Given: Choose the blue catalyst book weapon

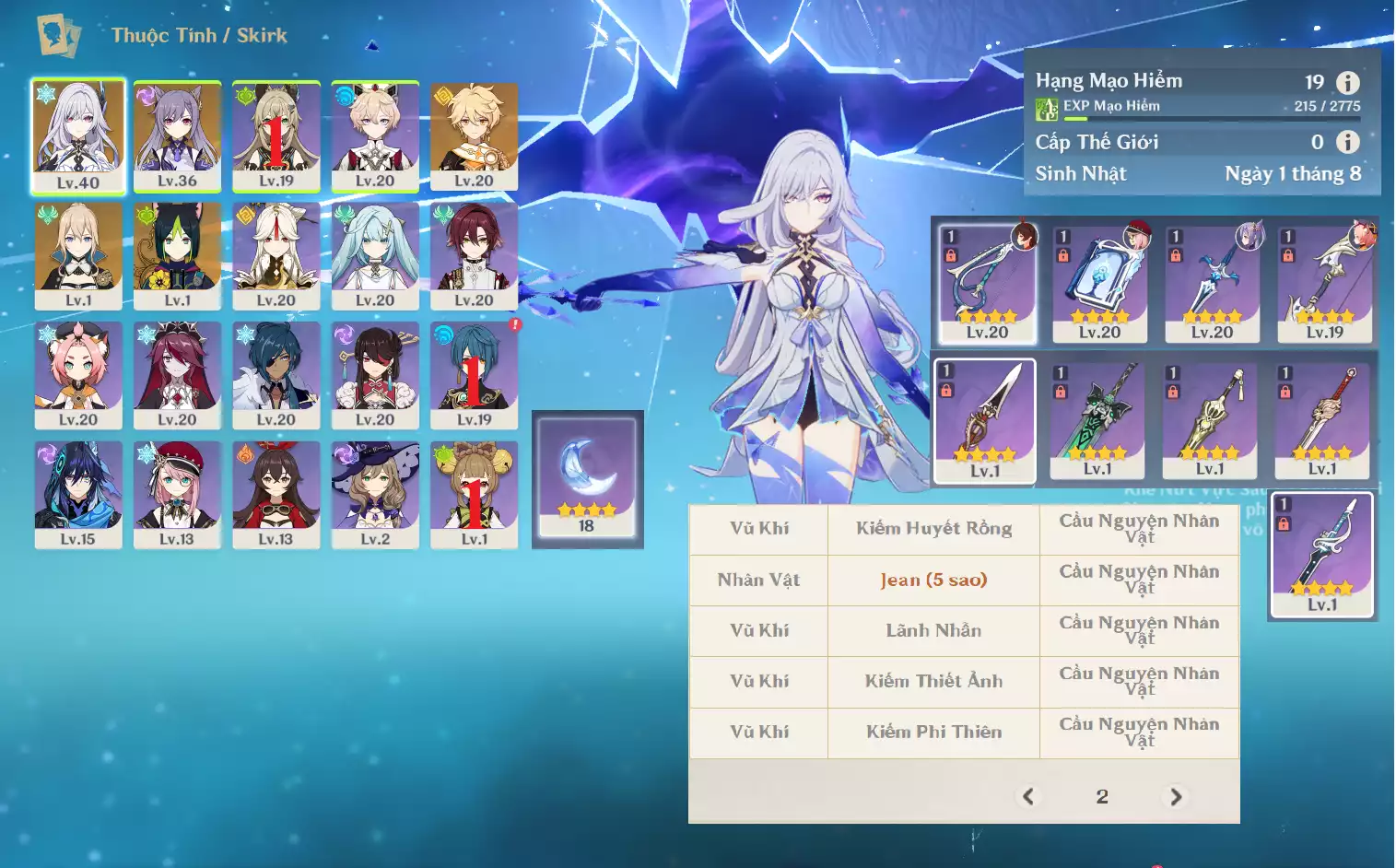Looking at the screenshot, I should 1099,282.
